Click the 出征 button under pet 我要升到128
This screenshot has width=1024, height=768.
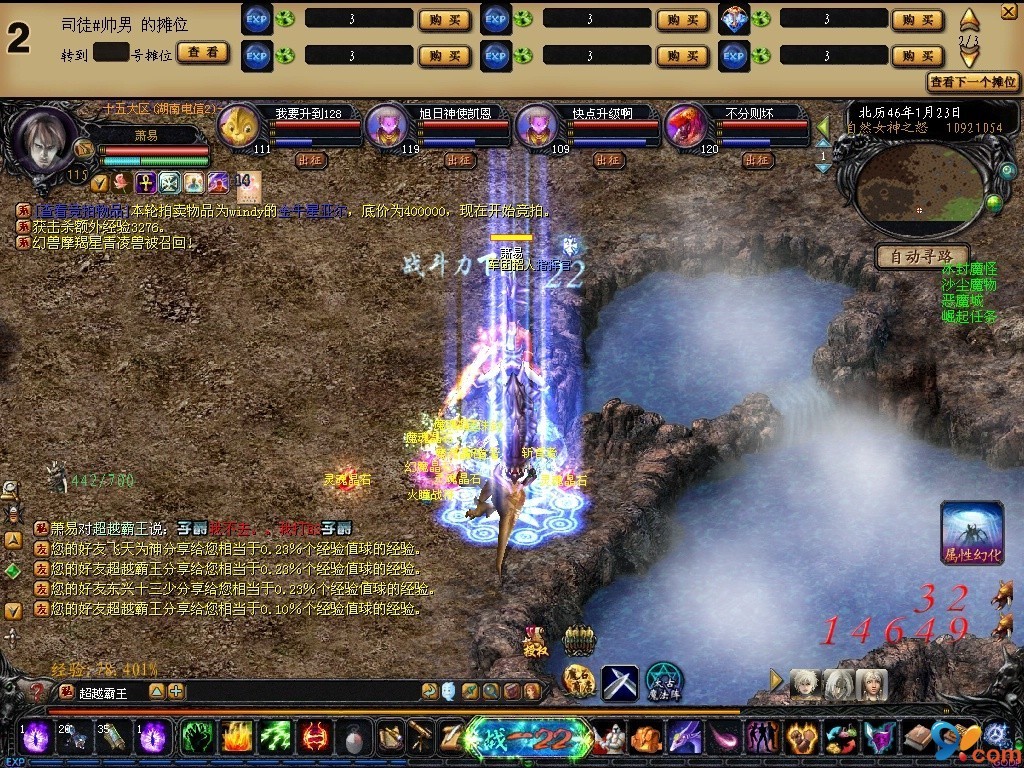pyautogui.click(x=309, y=159)
